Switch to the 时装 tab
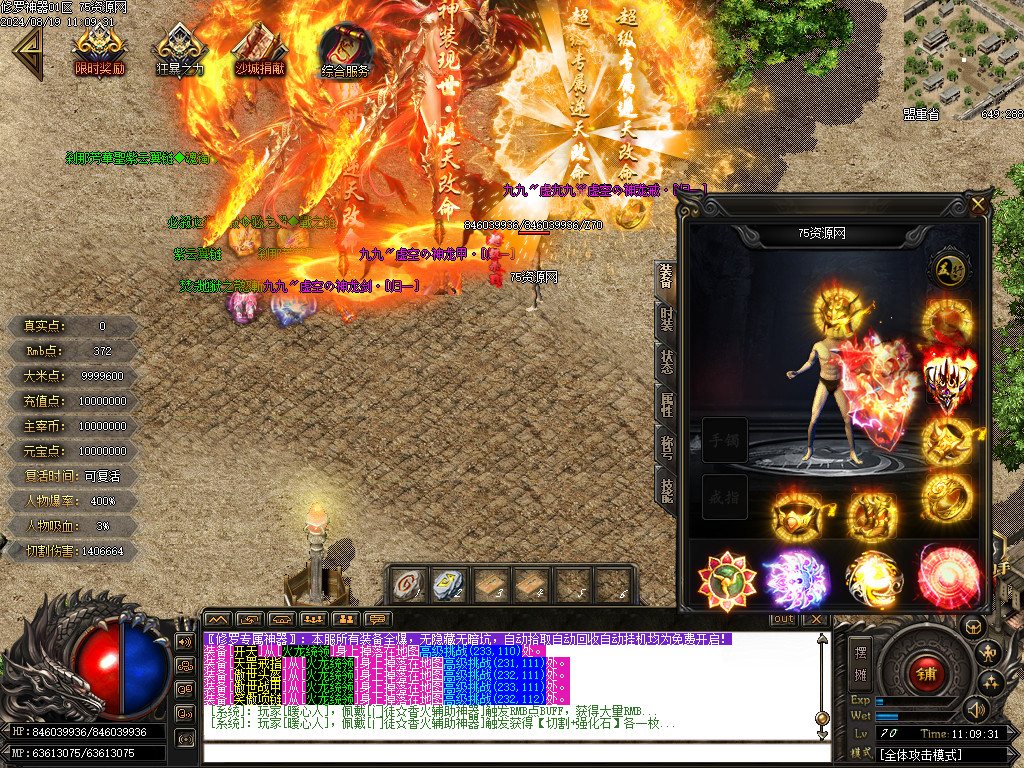The height and width of the screenshot is (768, 1024). (666, 319)
